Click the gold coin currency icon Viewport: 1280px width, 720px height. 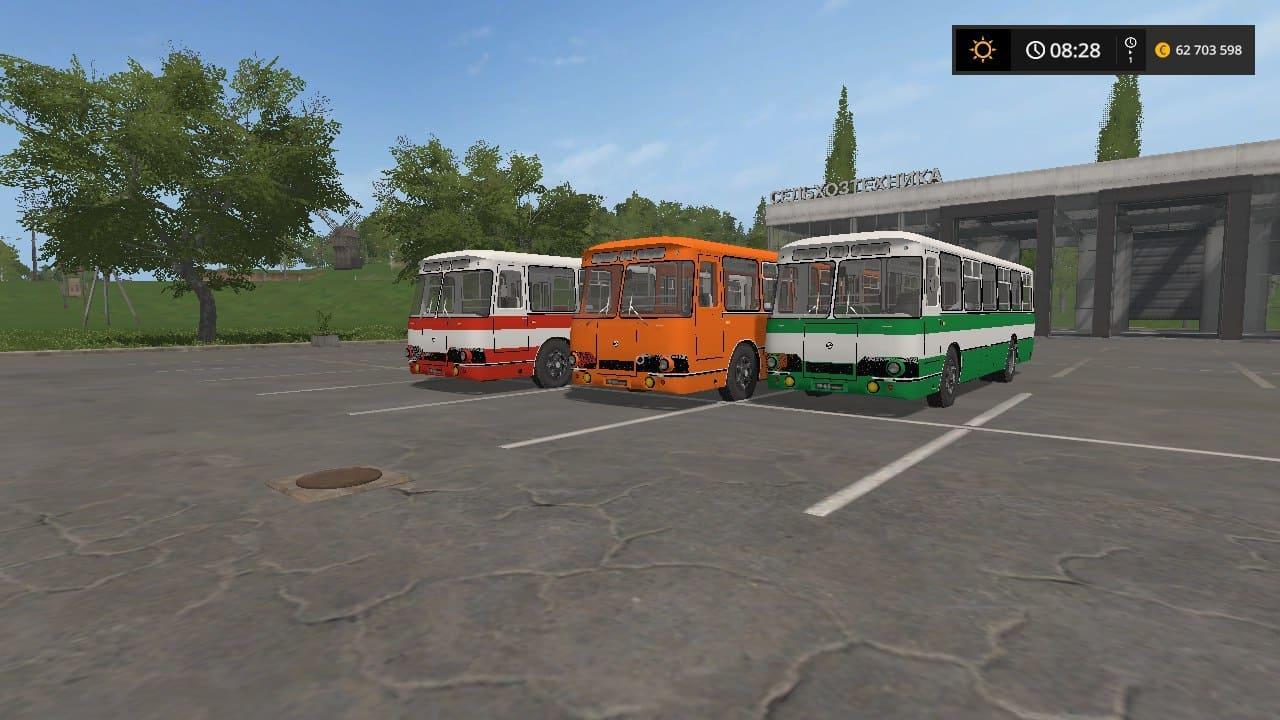1165,49
